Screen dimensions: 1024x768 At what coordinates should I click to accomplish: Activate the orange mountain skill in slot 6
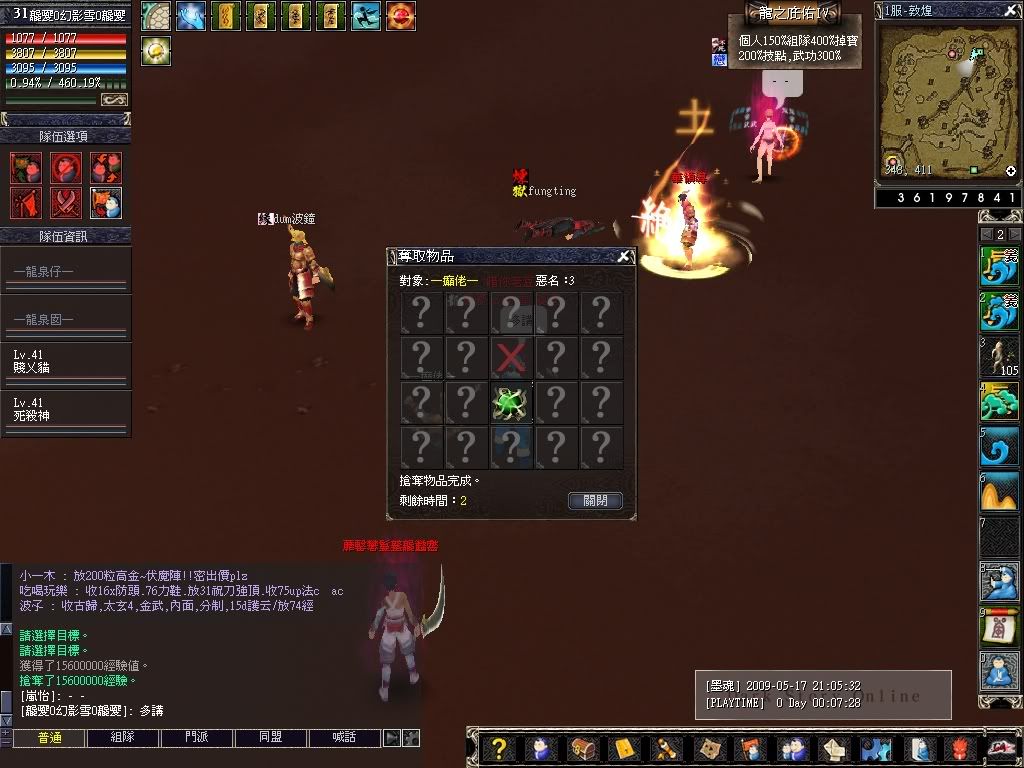click(x=999, y=492)
